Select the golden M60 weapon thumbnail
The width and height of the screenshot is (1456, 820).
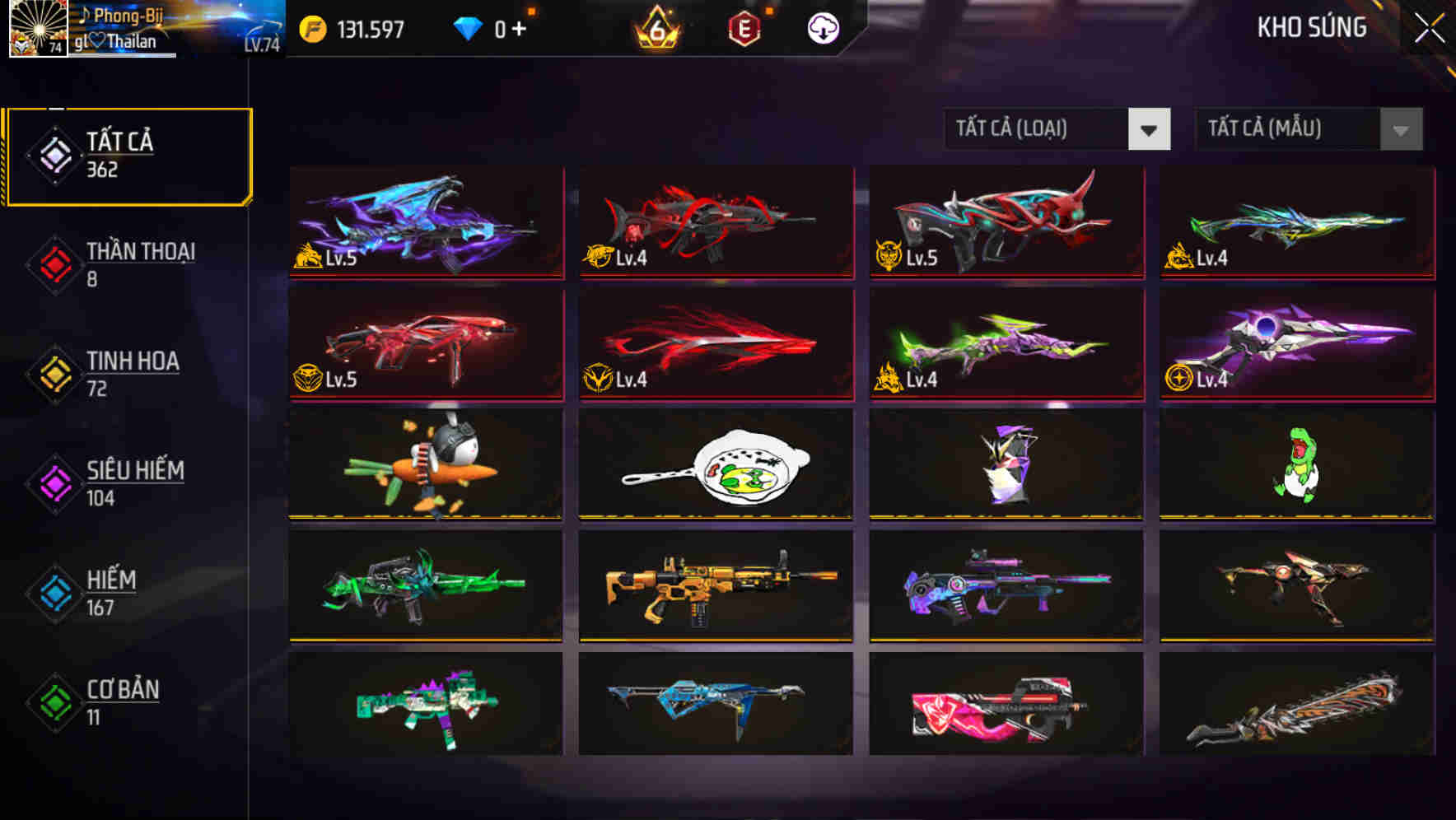[x=715, y=588]
